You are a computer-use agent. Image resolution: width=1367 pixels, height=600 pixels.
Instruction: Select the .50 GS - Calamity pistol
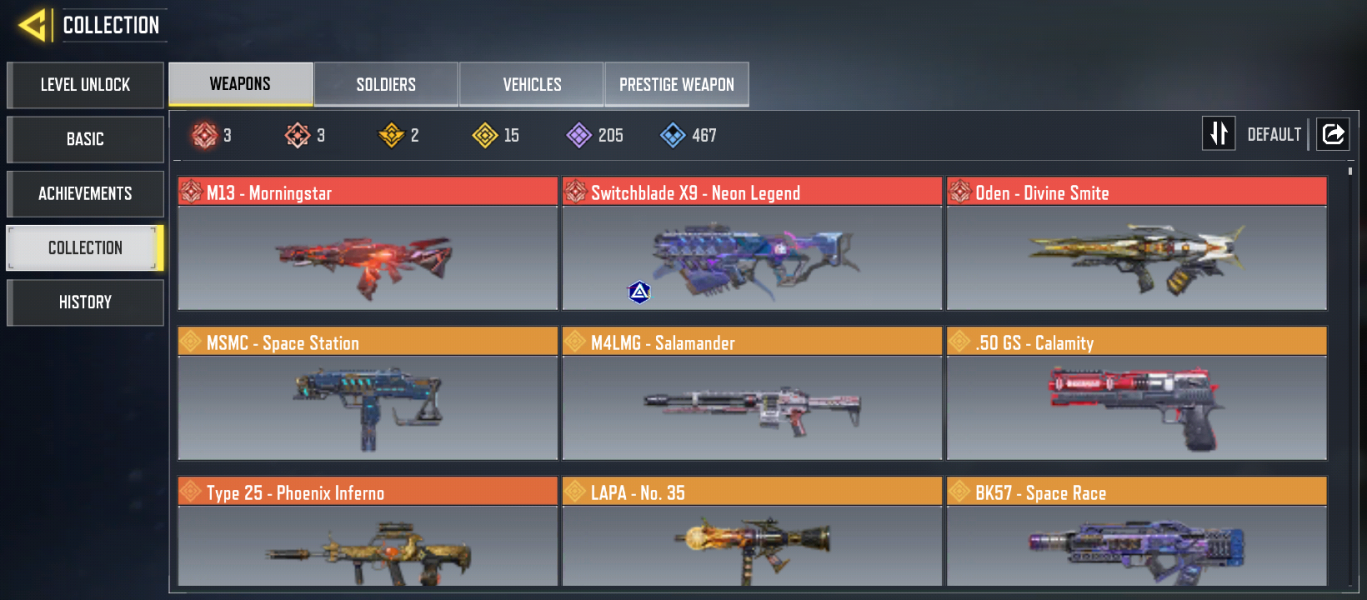[1137, 405]
